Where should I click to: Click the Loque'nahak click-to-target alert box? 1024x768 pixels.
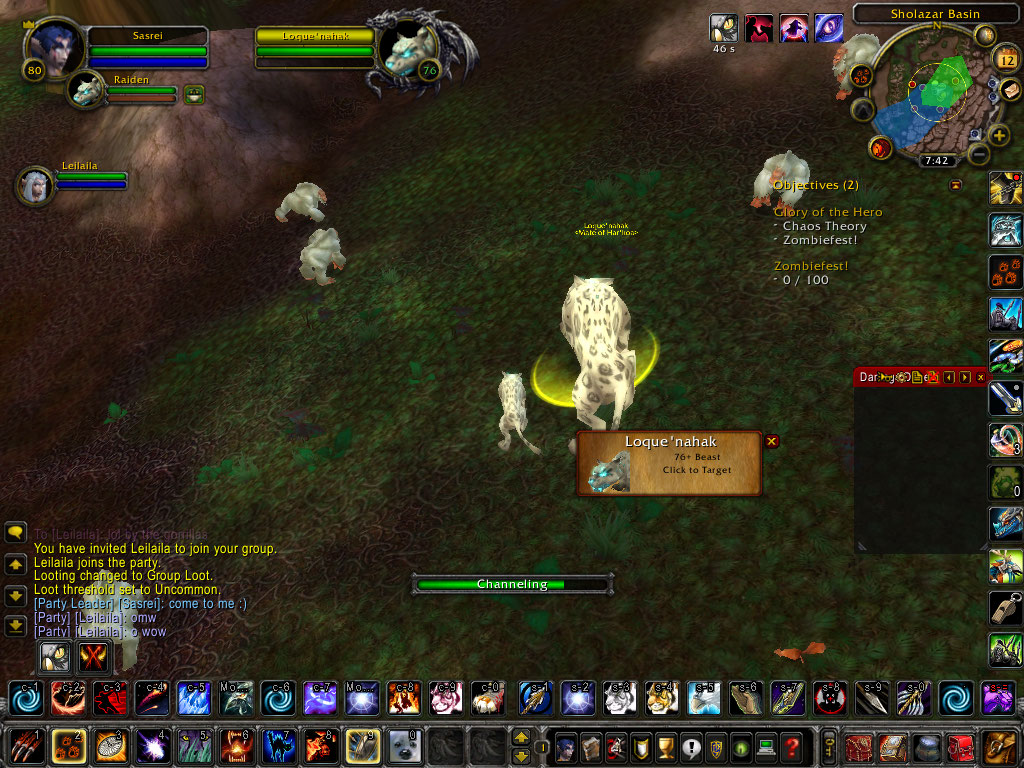[668, 463]
